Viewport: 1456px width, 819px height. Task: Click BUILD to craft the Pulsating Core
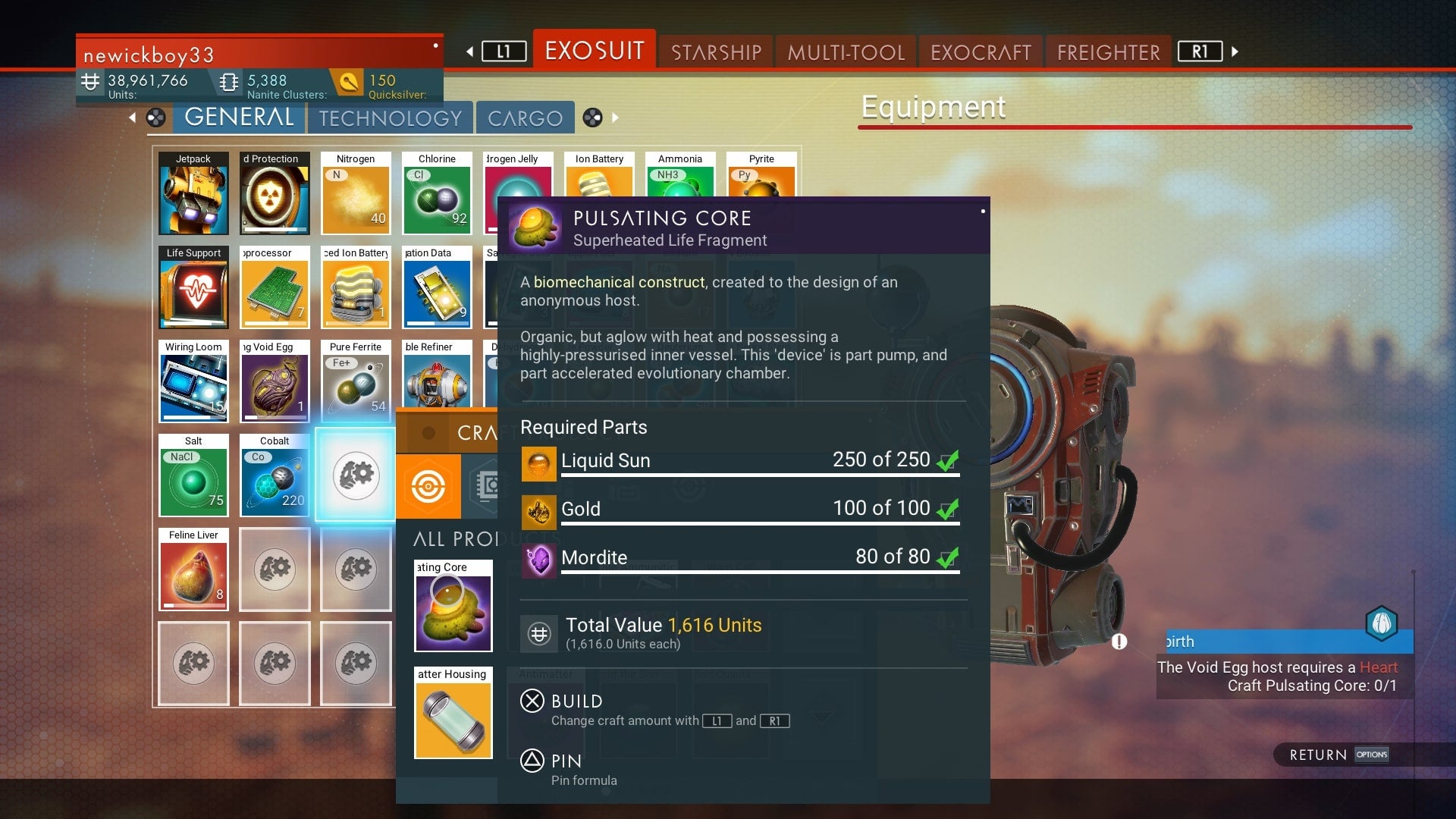[x=574, y=701]
